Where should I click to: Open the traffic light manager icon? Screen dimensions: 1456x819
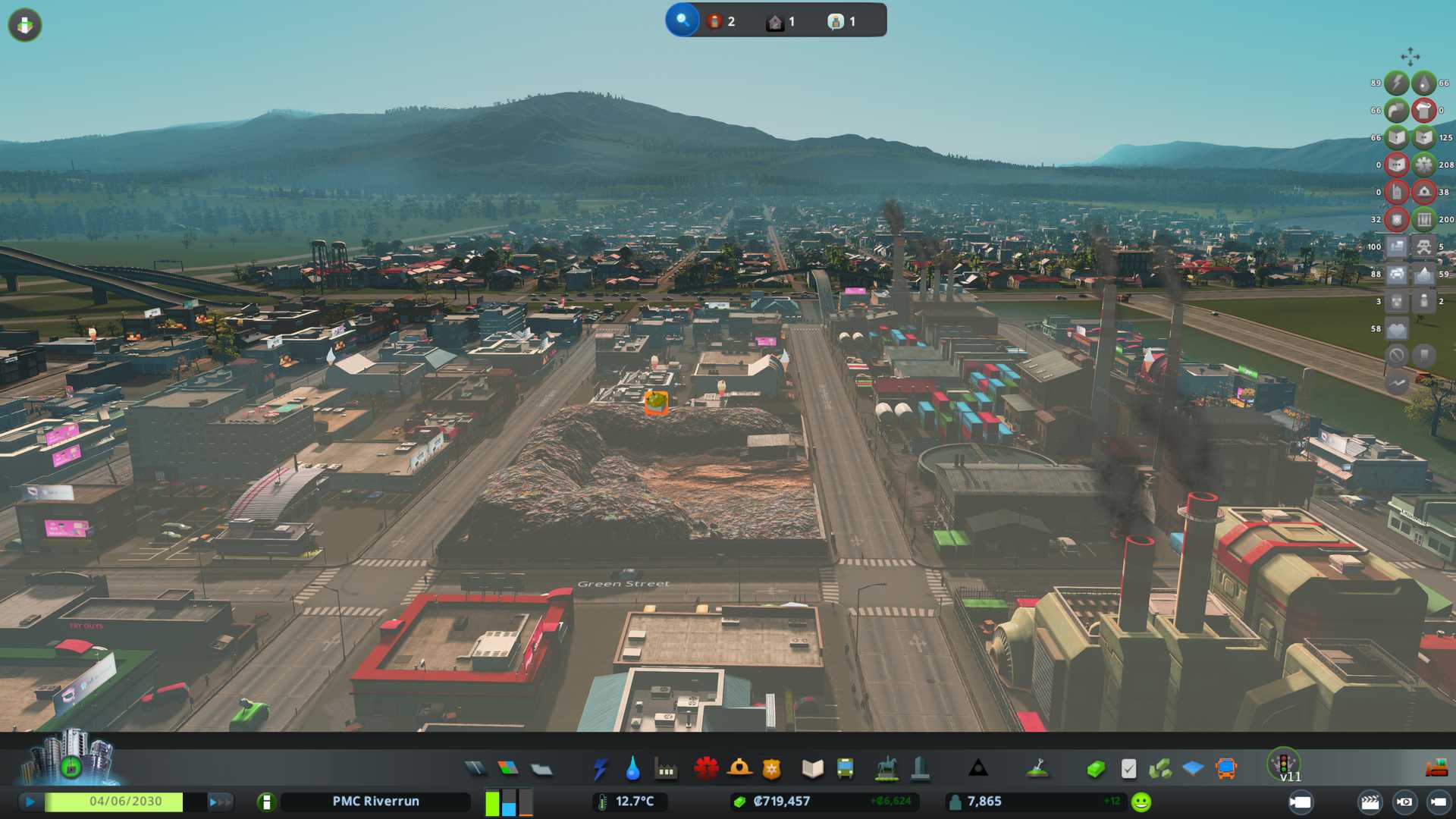tap(1283, 762)
